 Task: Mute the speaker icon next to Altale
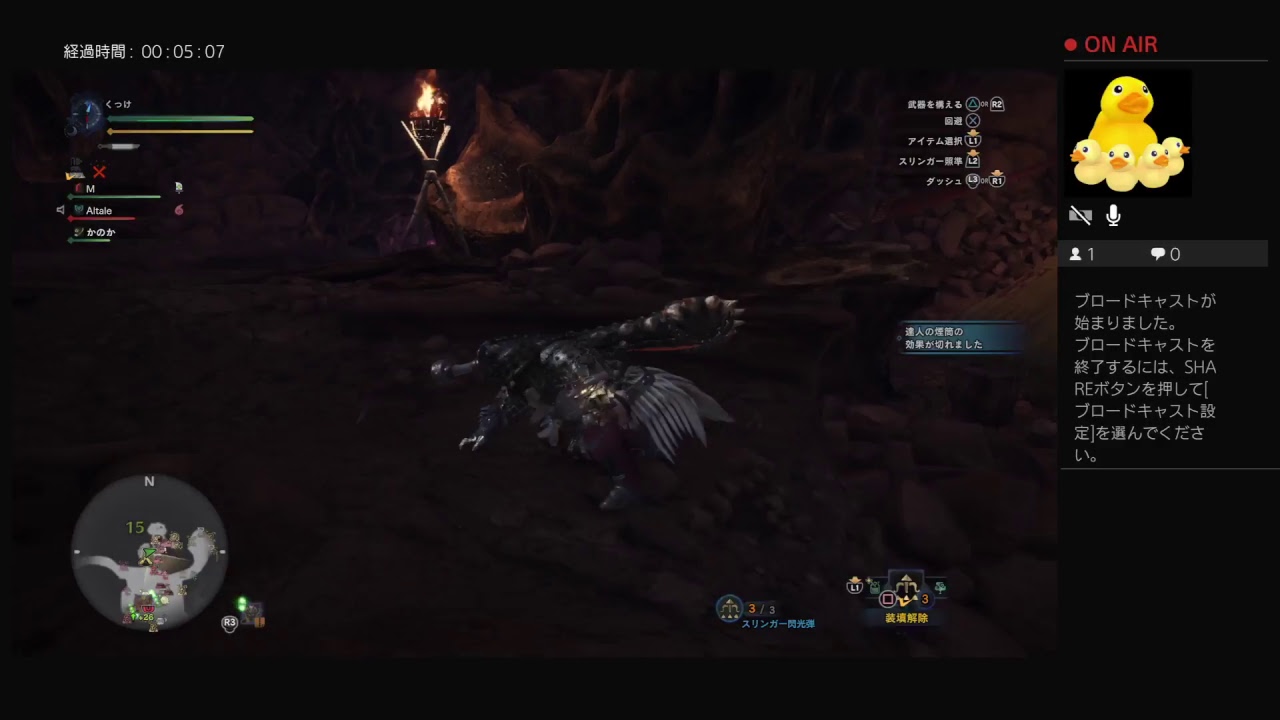pos(62,210)
